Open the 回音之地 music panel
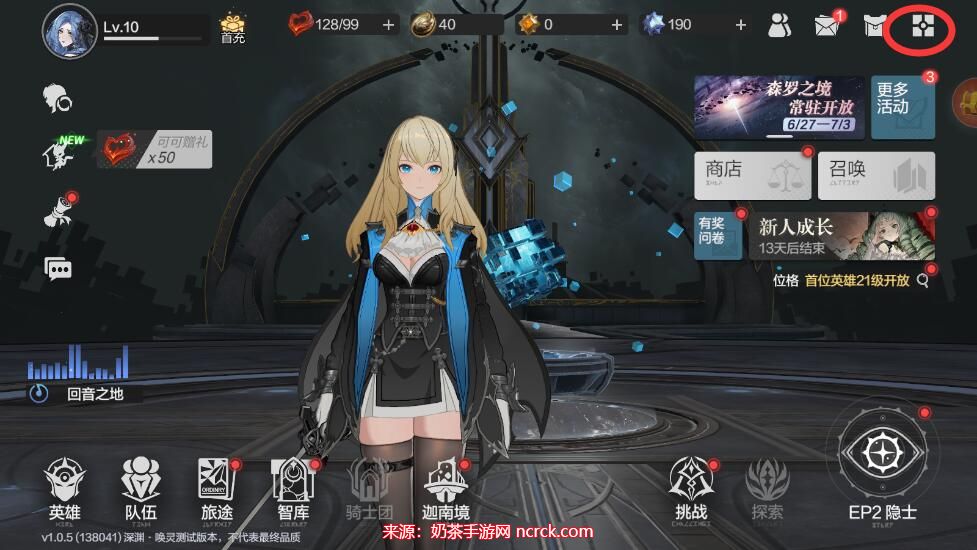This screenshot has width=977, height=550. pos(79,381)
